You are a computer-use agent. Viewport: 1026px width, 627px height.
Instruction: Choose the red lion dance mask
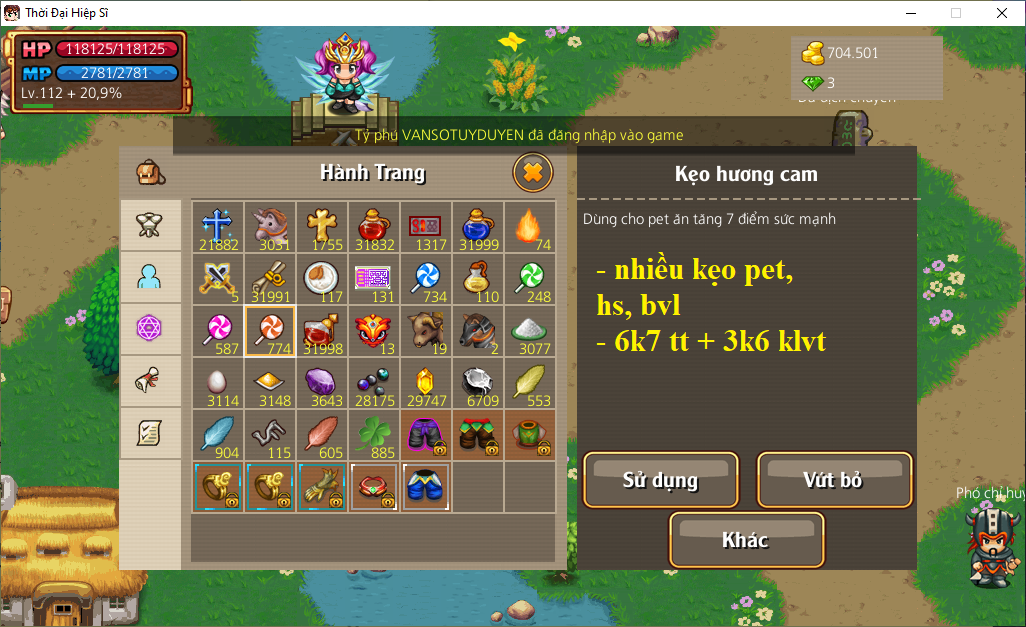[x=374, y=331]
